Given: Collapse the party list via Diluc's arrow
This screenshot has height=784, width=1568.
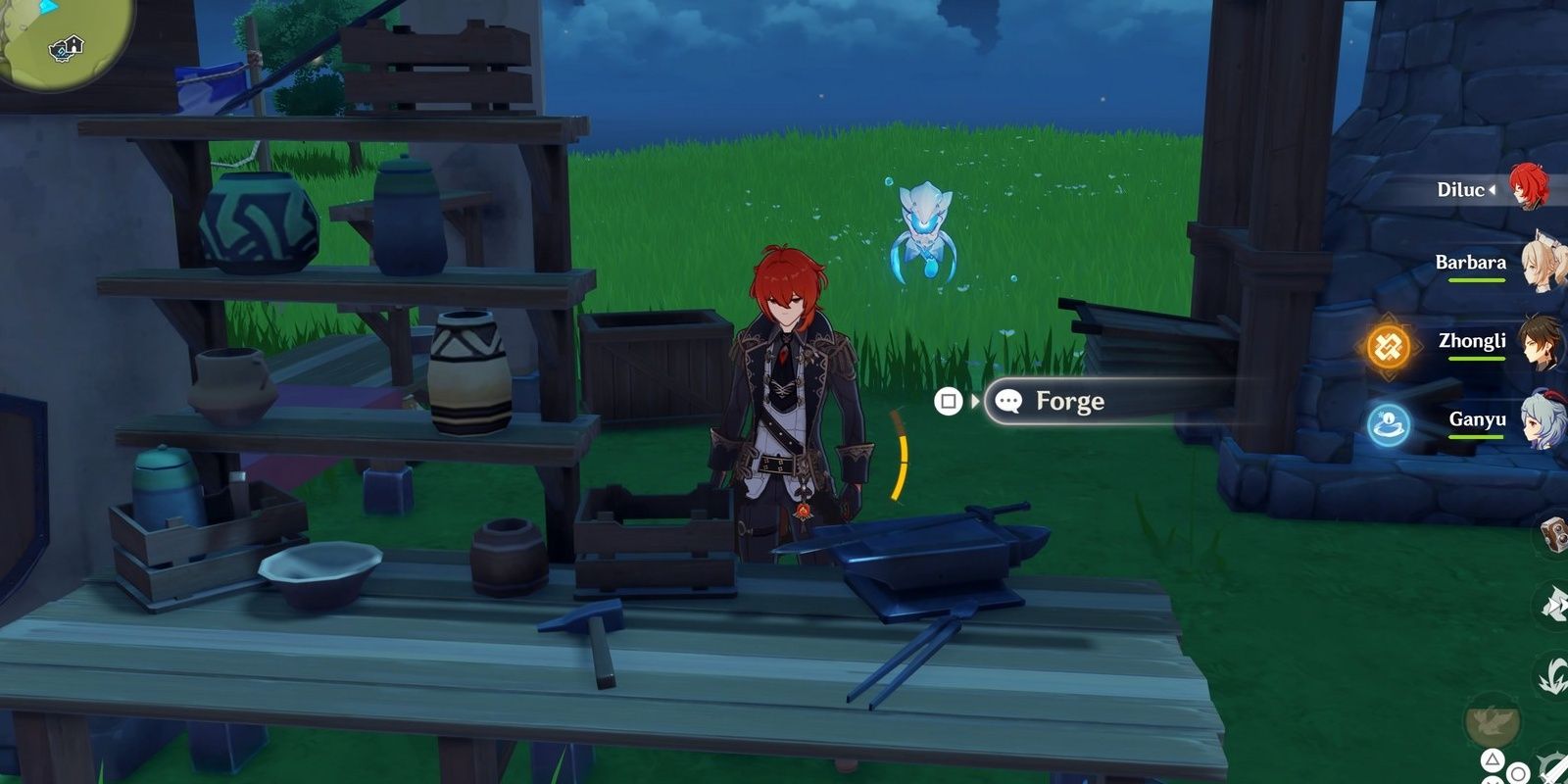Looking at the screenshot, I should 1493,189.
